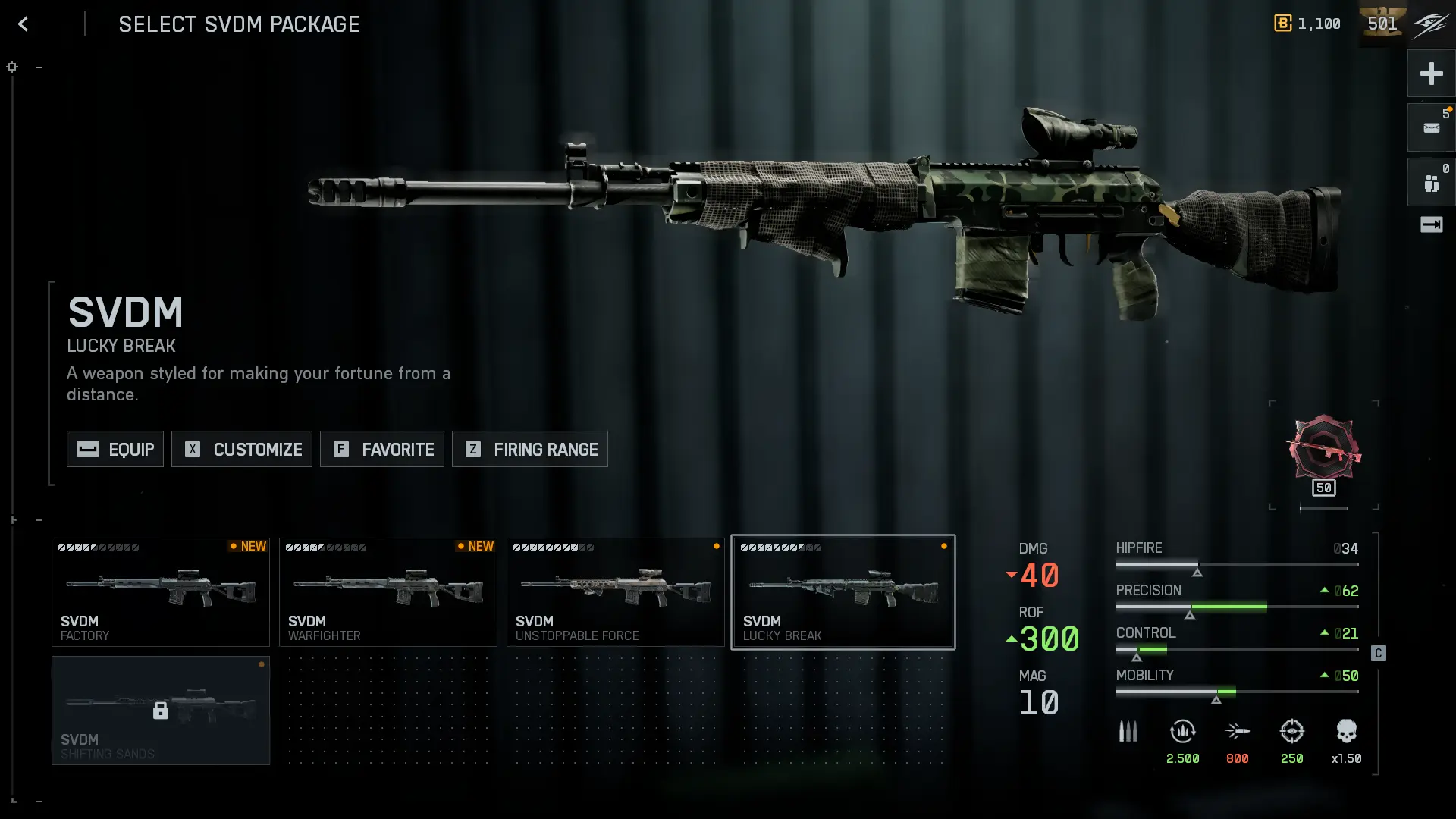Open the 1,100 currency balance
The image size is (1456, 819).
click(x=1308, y=24)
